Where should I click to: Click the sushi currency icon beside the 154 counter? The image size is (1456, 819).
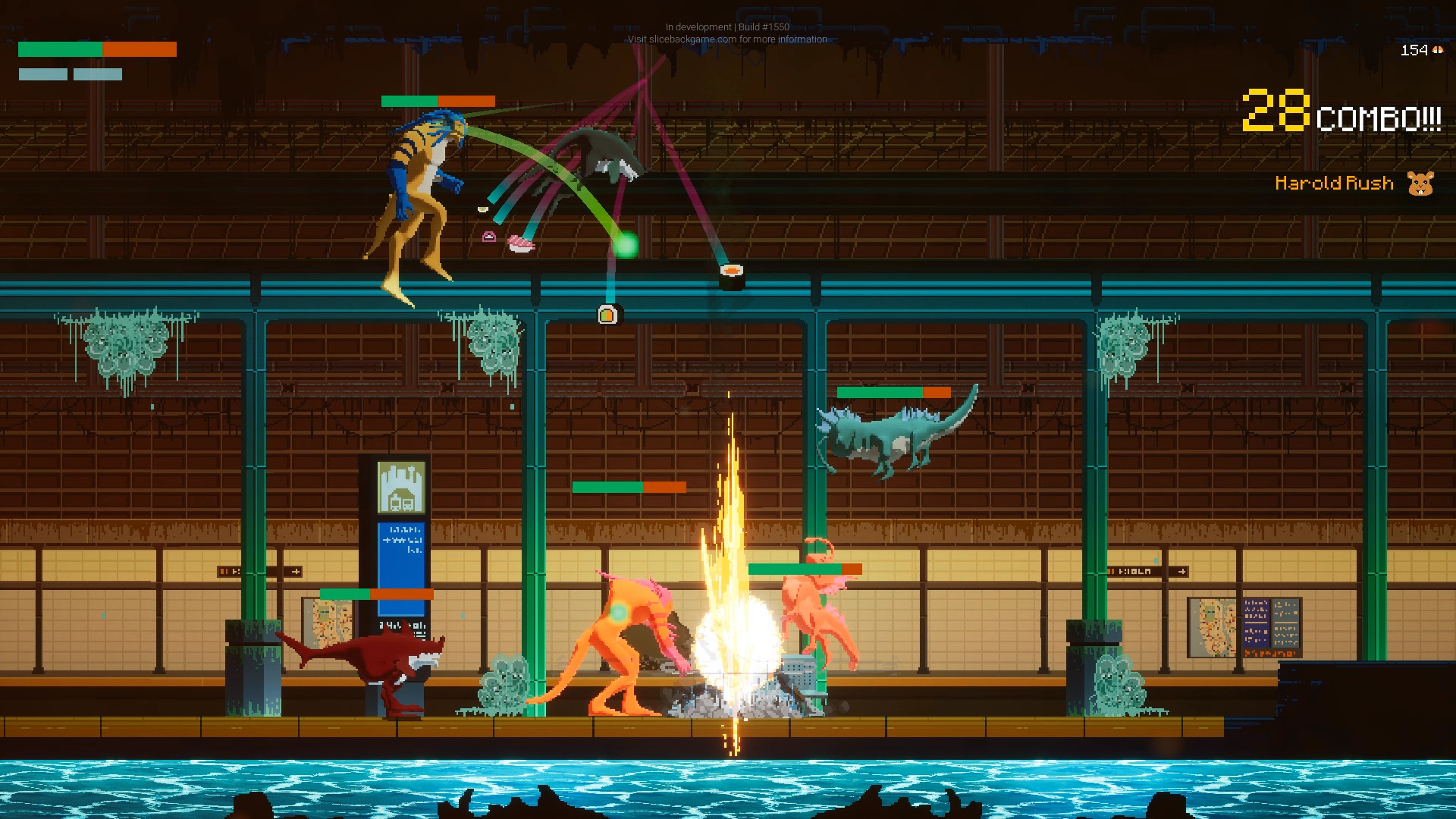tap(1437, 51)
